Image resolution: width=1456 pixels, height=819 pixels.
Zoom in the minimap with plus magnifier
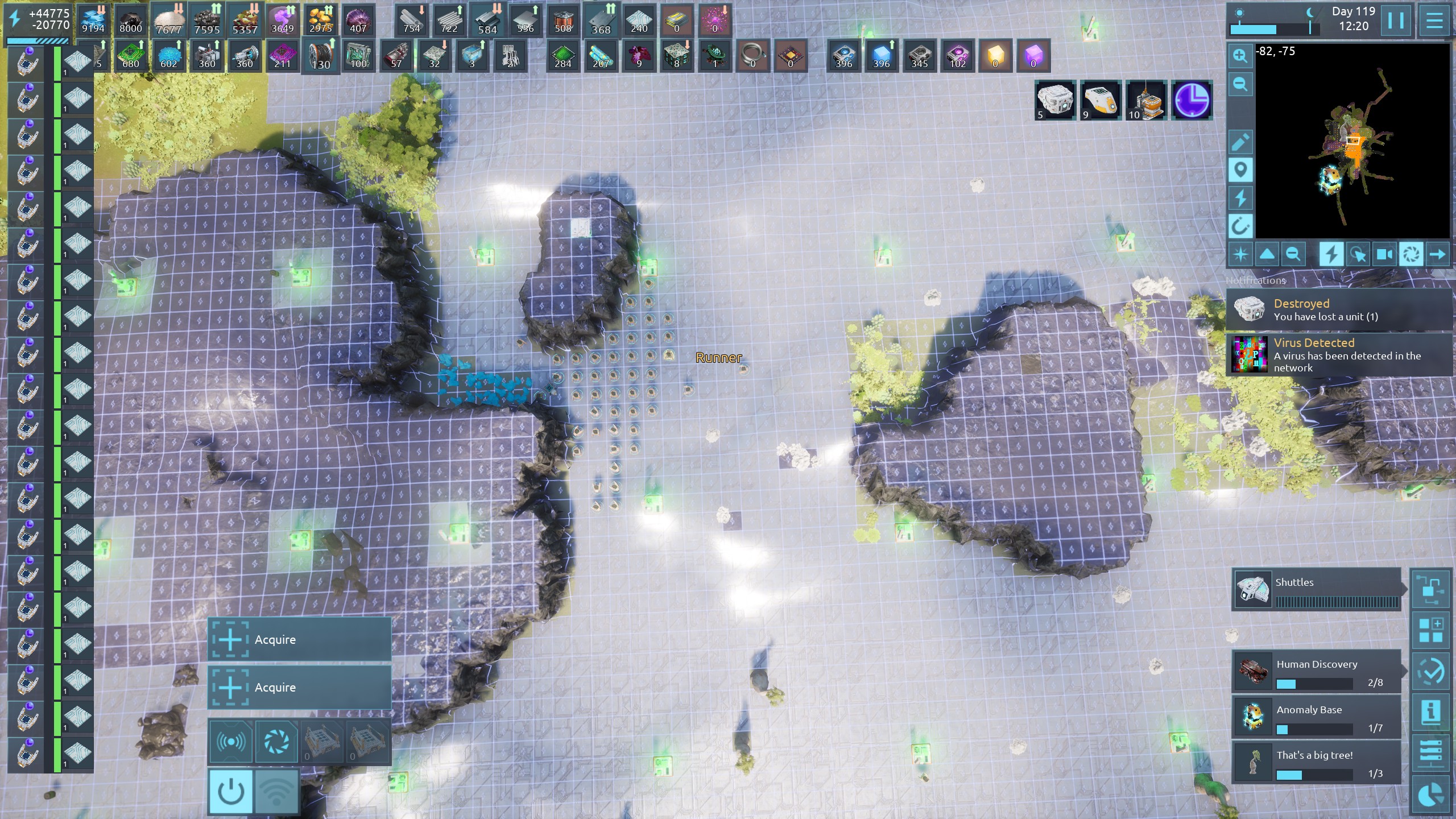click(x=1240, y=56)
